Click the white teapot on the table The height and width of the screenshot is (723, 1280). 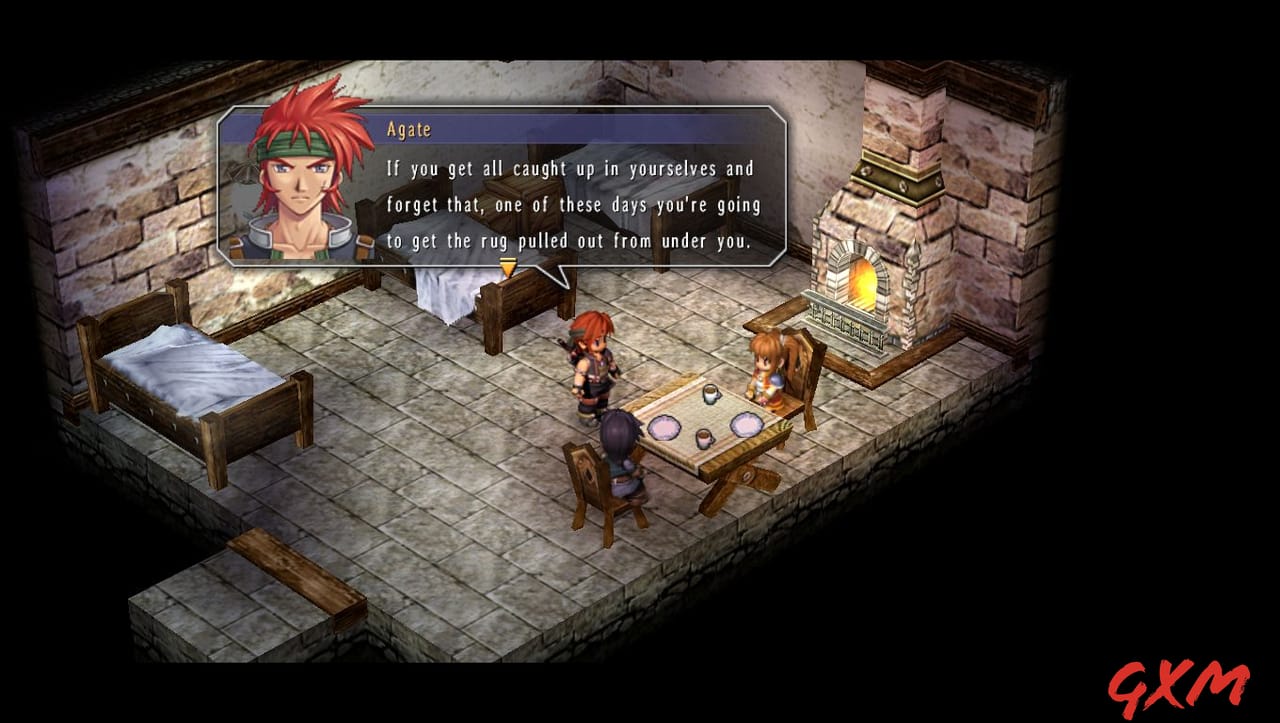(x=710, y=393)
